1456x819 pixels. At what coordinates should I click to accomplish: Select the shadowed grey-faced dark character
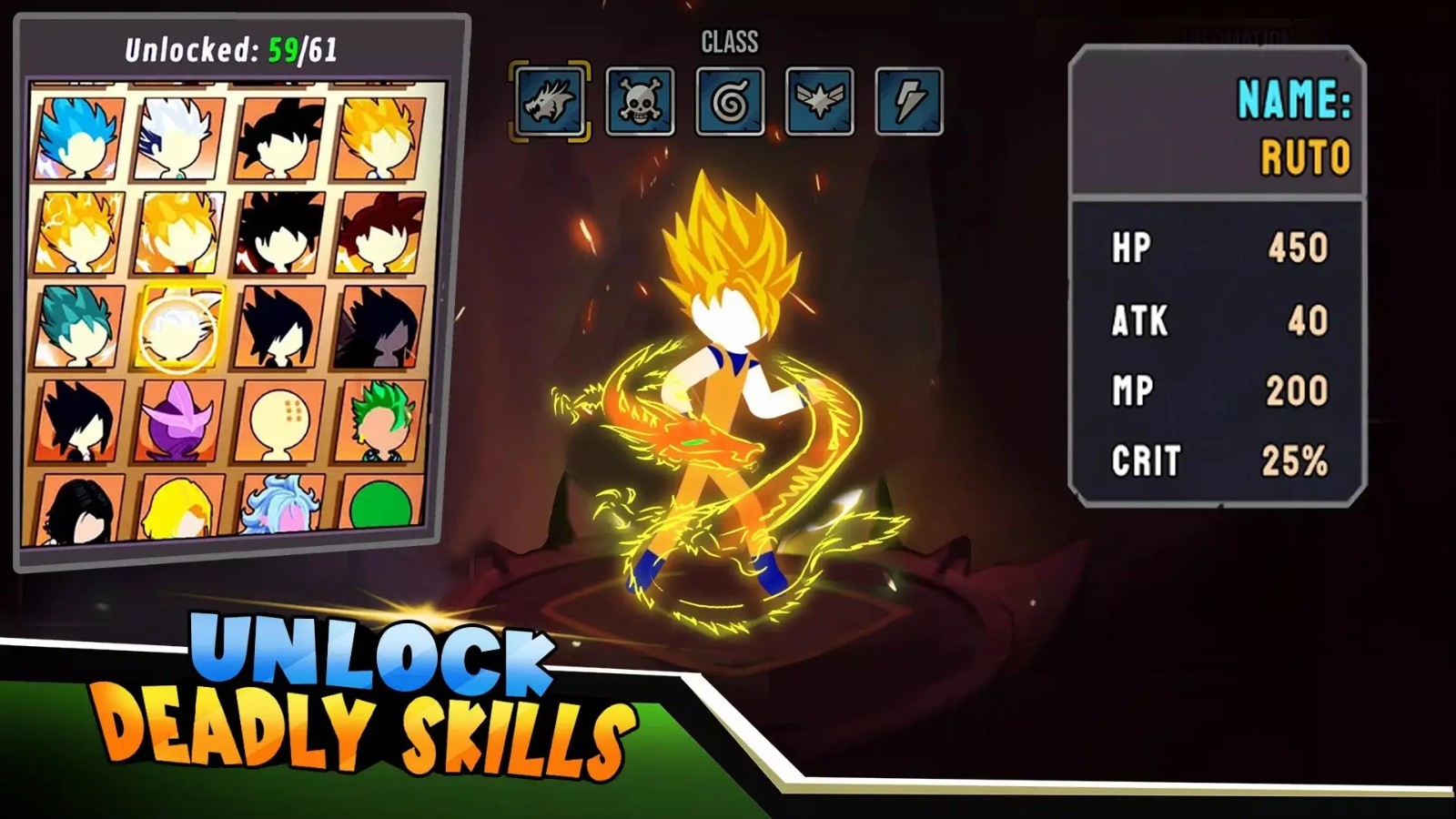[380, 326]
